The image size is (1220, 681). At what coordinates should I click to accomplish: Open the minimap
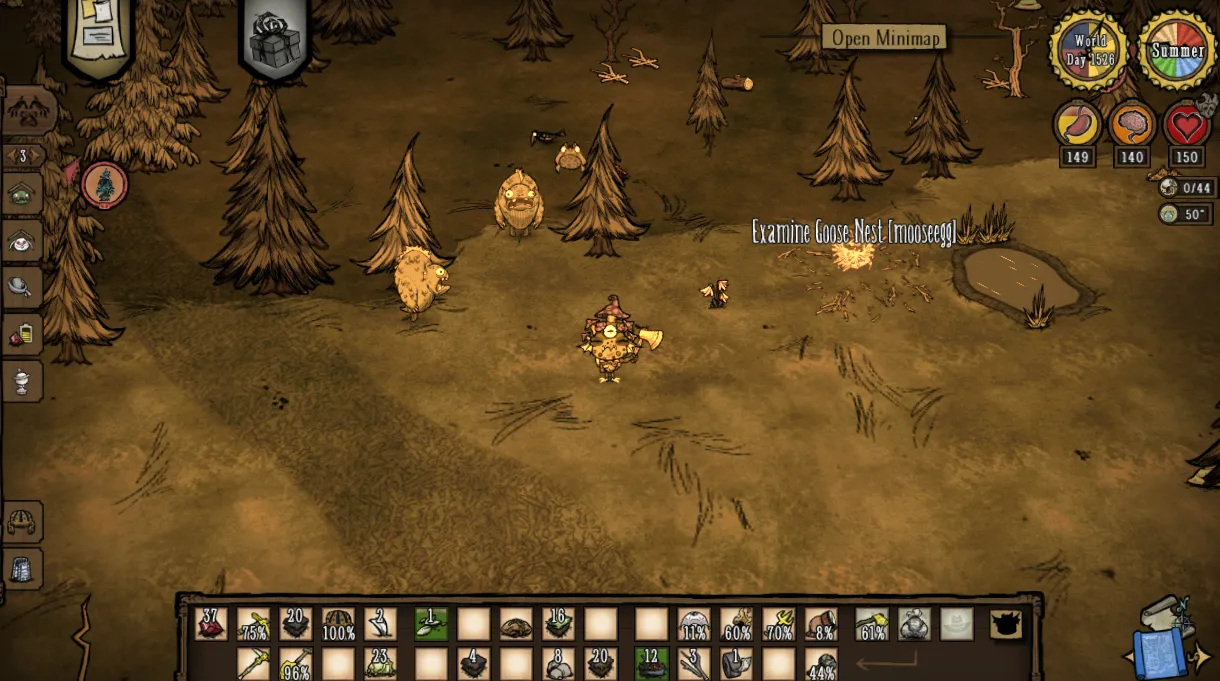coord(884,38)
